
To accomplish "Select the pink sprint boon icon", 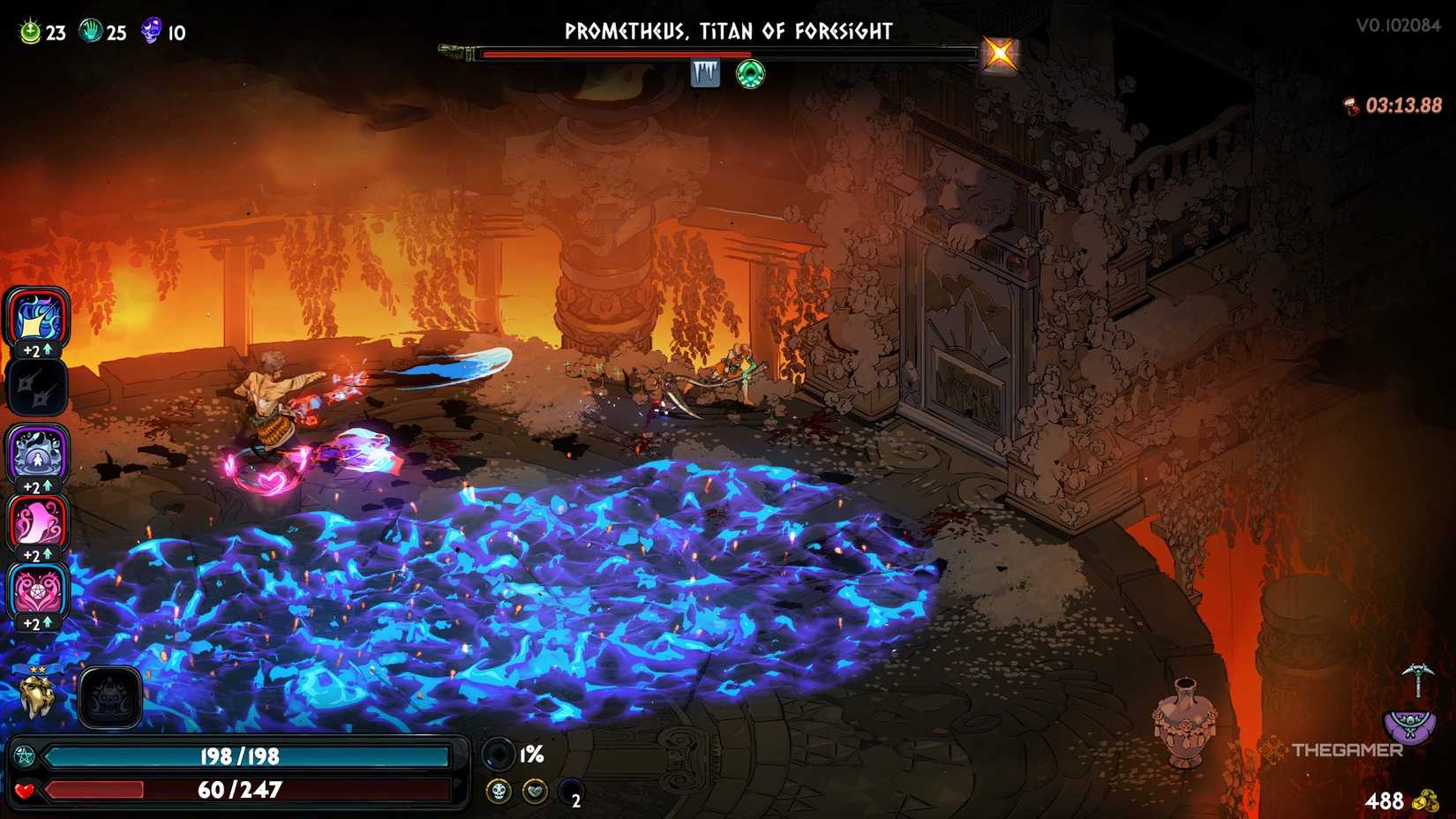I will (x=37, y=522).
